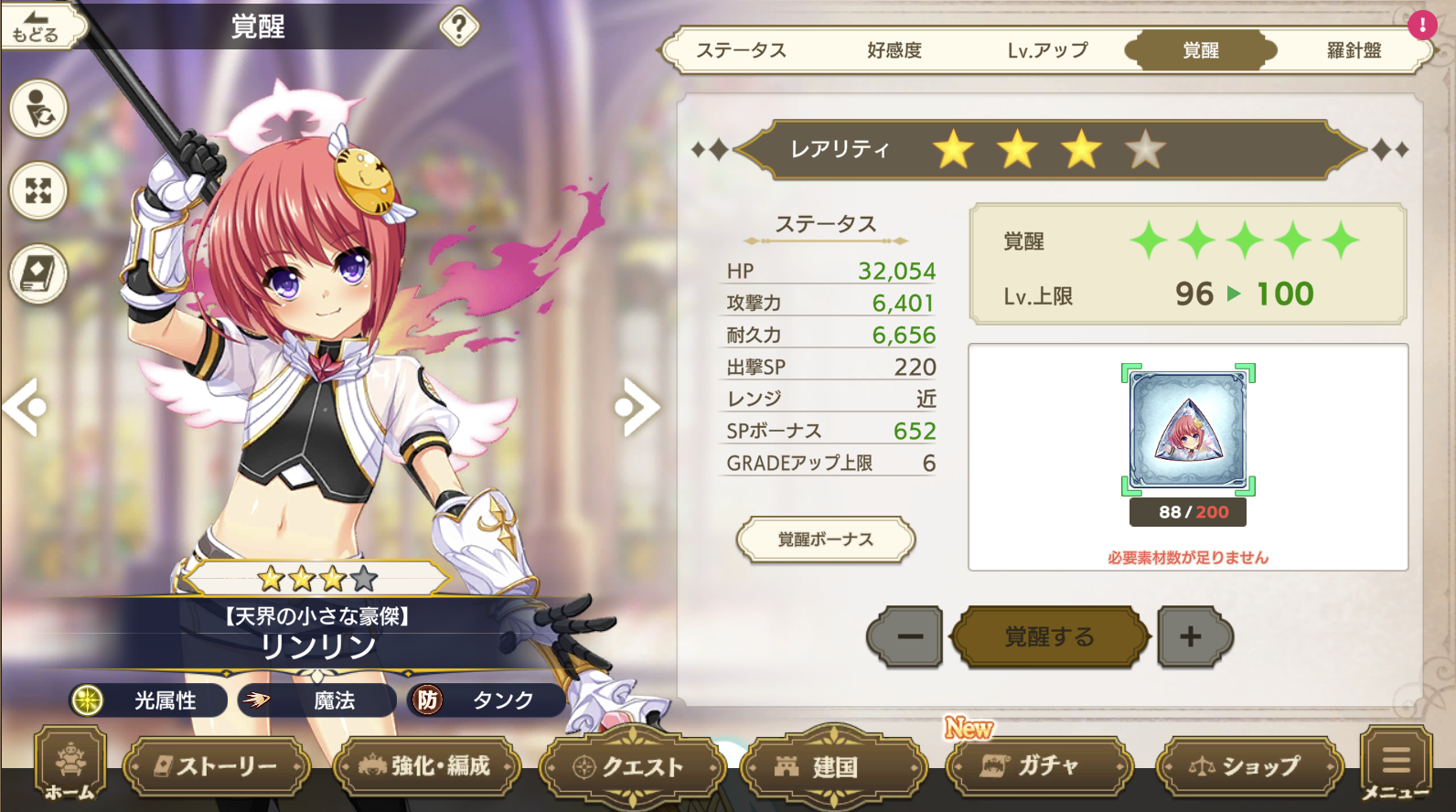
Task: Open the メニュー hamburger button
Action: 1396,764
